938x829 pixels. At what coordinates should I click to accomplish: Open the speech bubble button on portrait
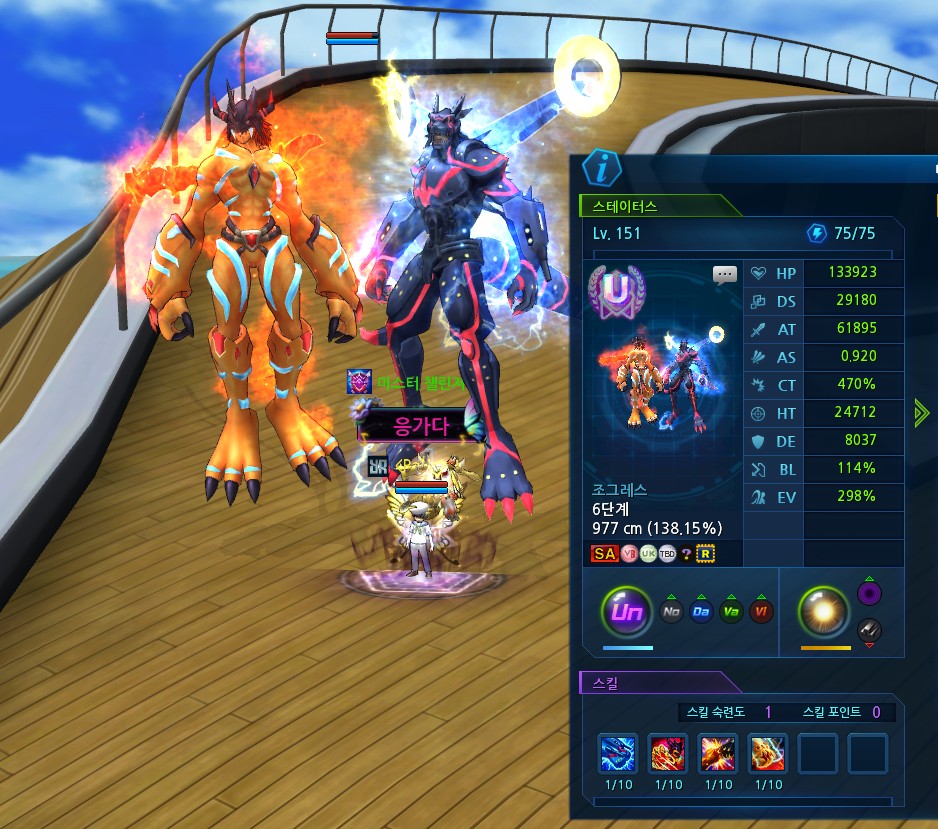(x=725, y=274)
